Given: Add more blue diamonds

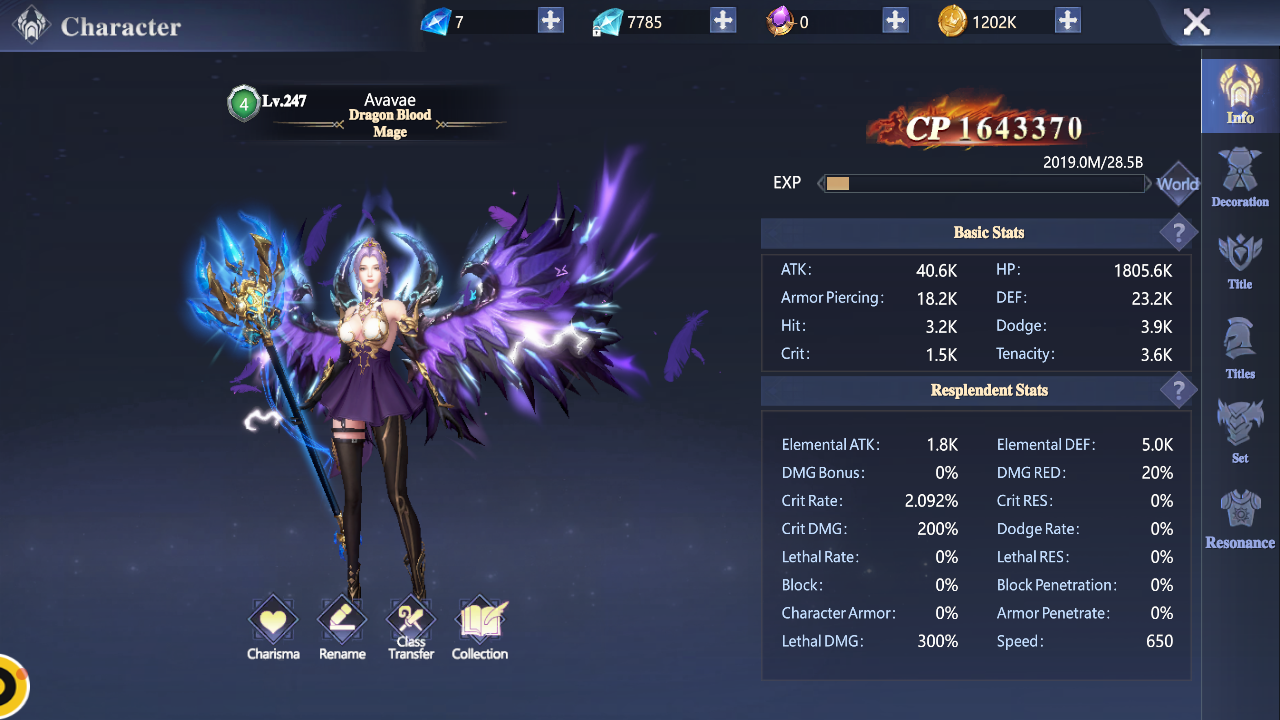Looking at the screenshot, I should (x=551, y=20).
